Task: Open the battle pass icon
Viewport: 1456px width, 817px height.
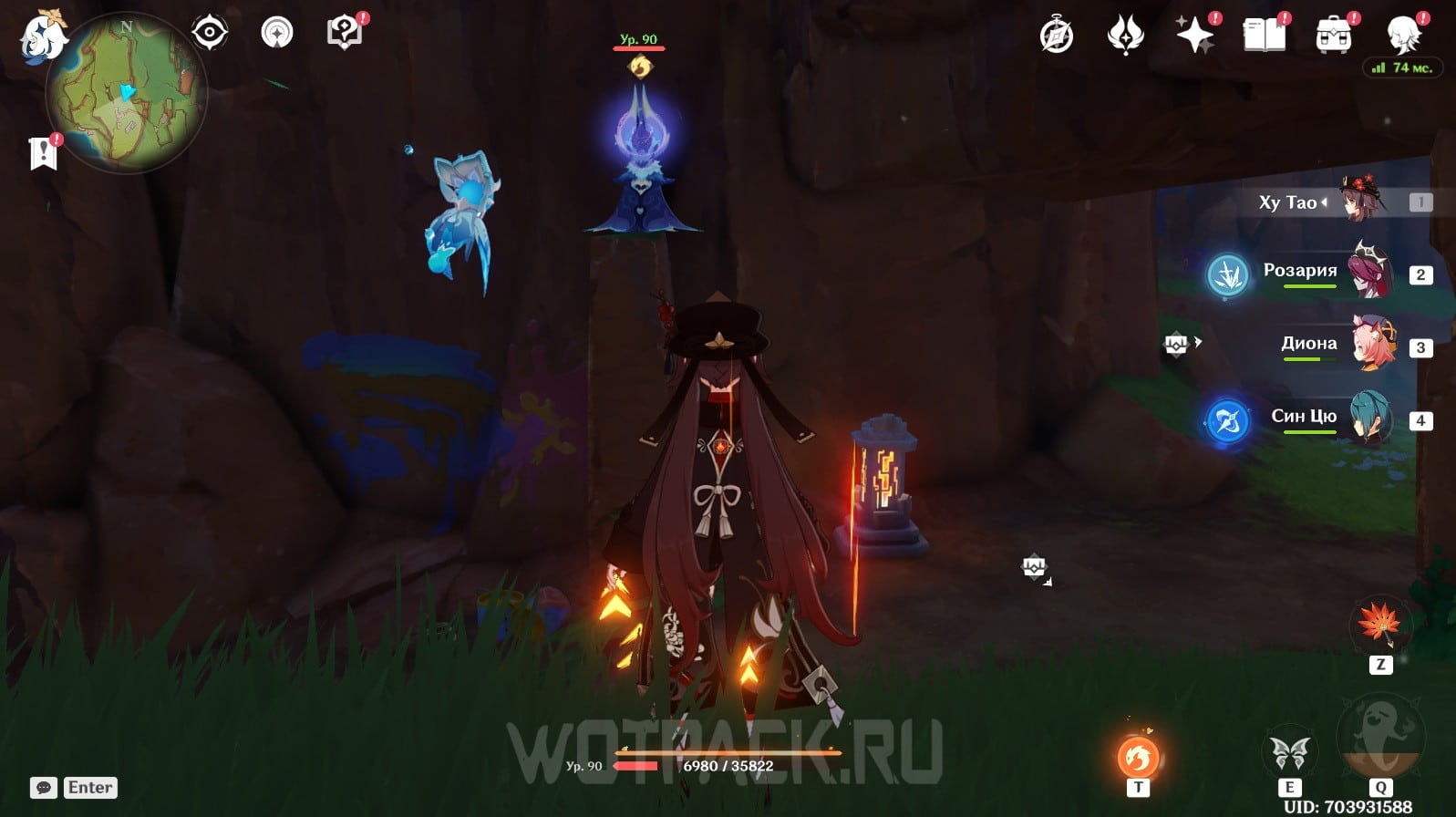Action: click(1125, 36)
